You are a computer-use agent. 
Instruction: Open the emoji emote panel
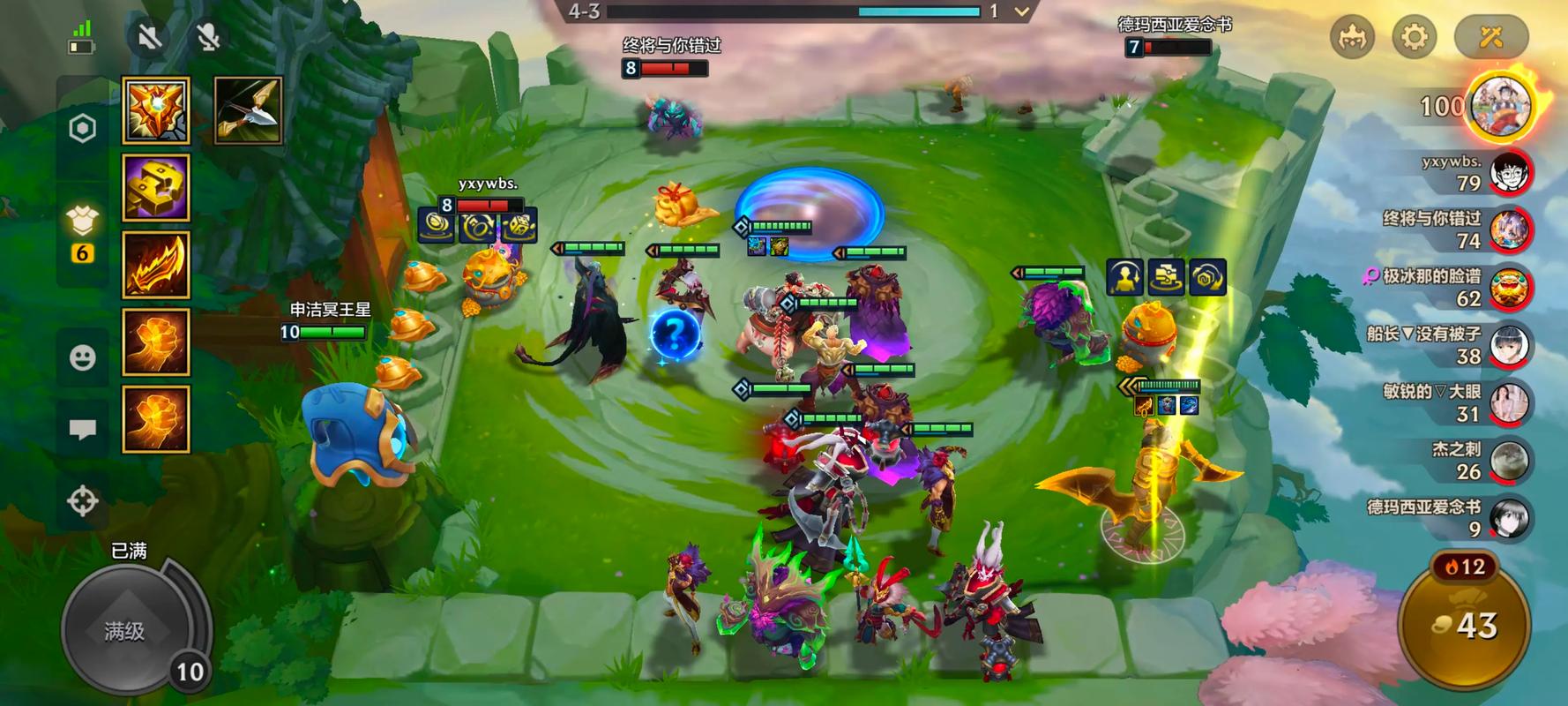point(82,357)
